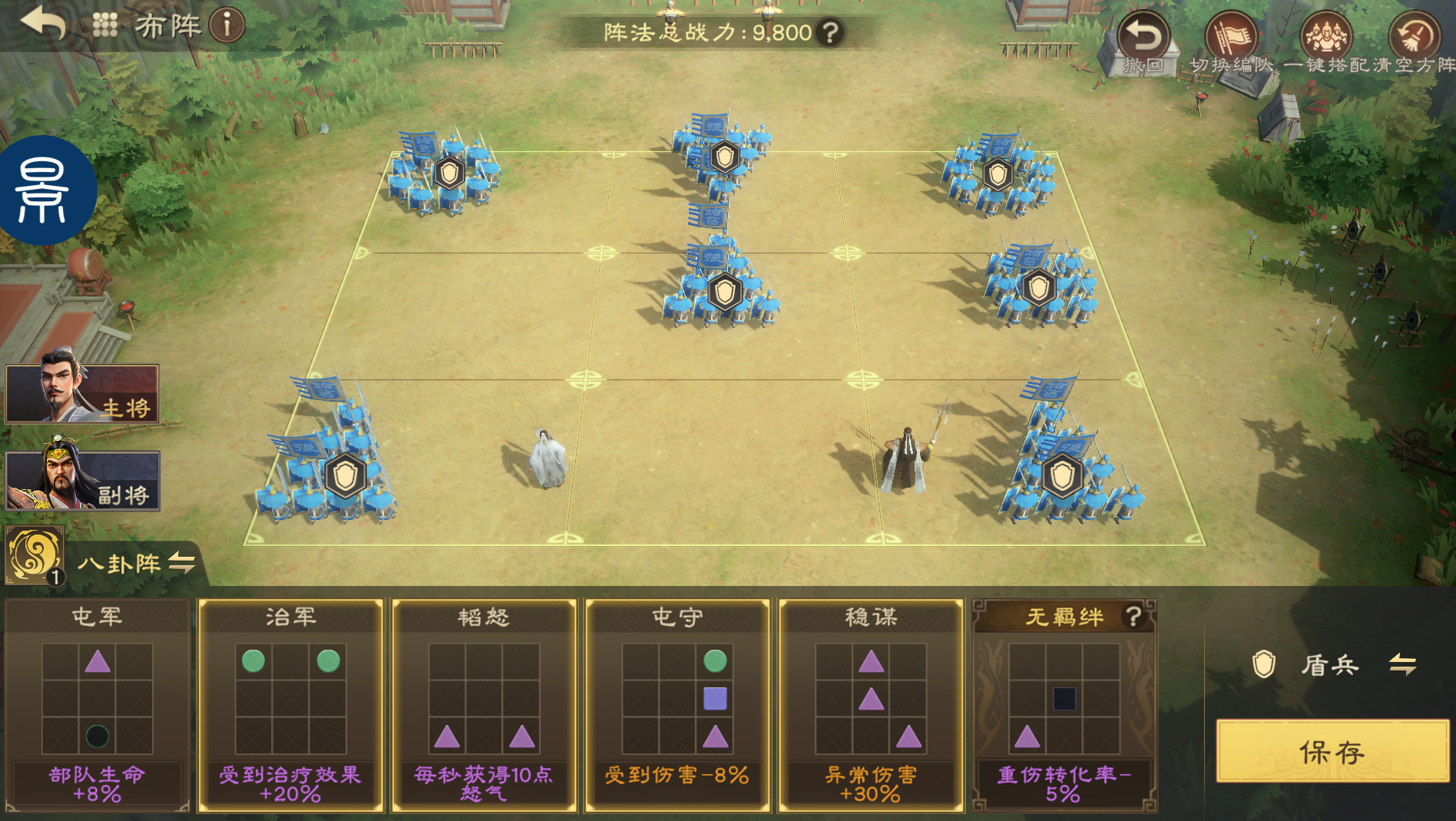Click the 撤回 undo button
Viewport: 1456px width, 821px height.
click(x=1143, y=42)
